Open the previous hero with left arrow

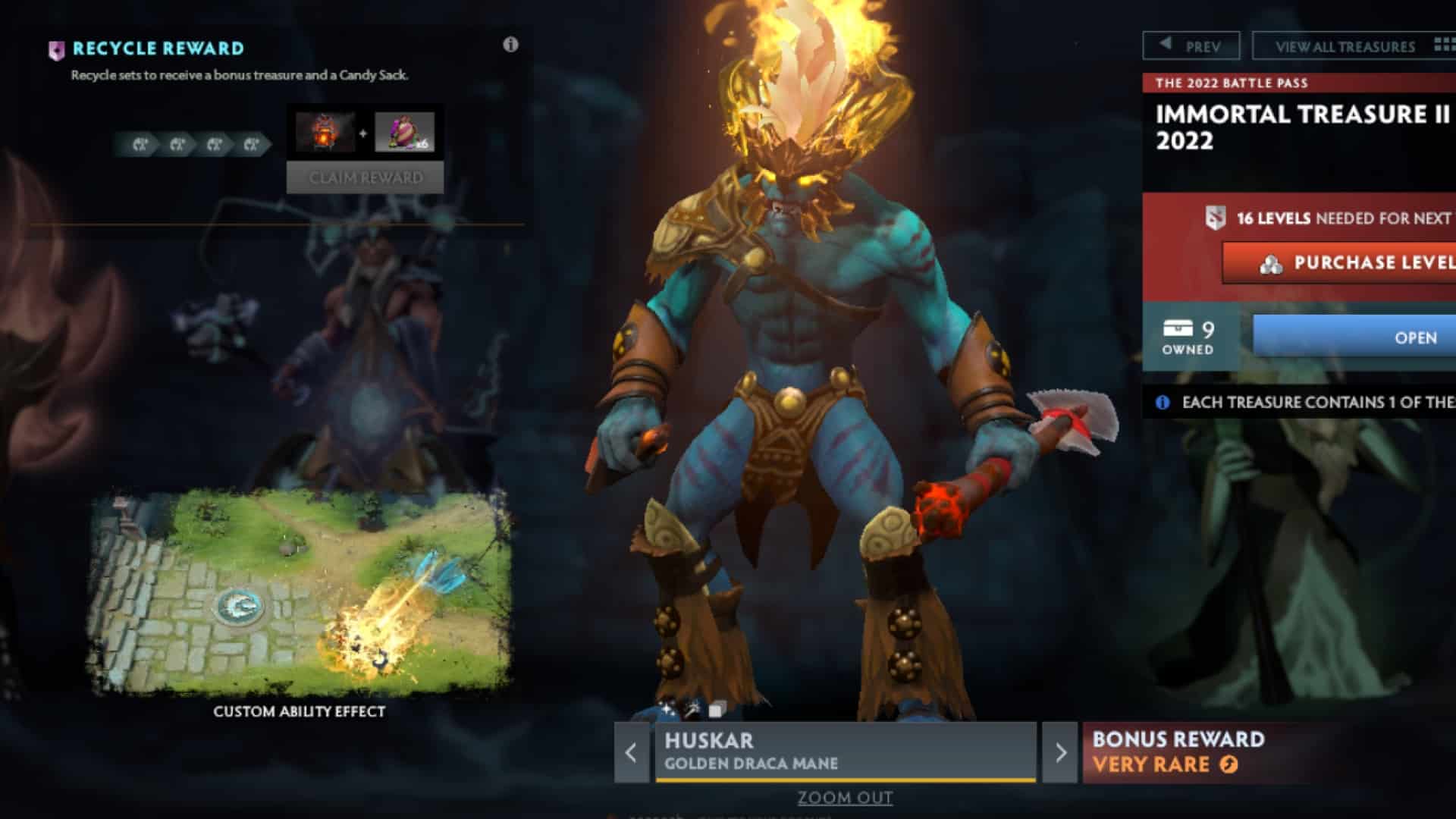[631, 753]
